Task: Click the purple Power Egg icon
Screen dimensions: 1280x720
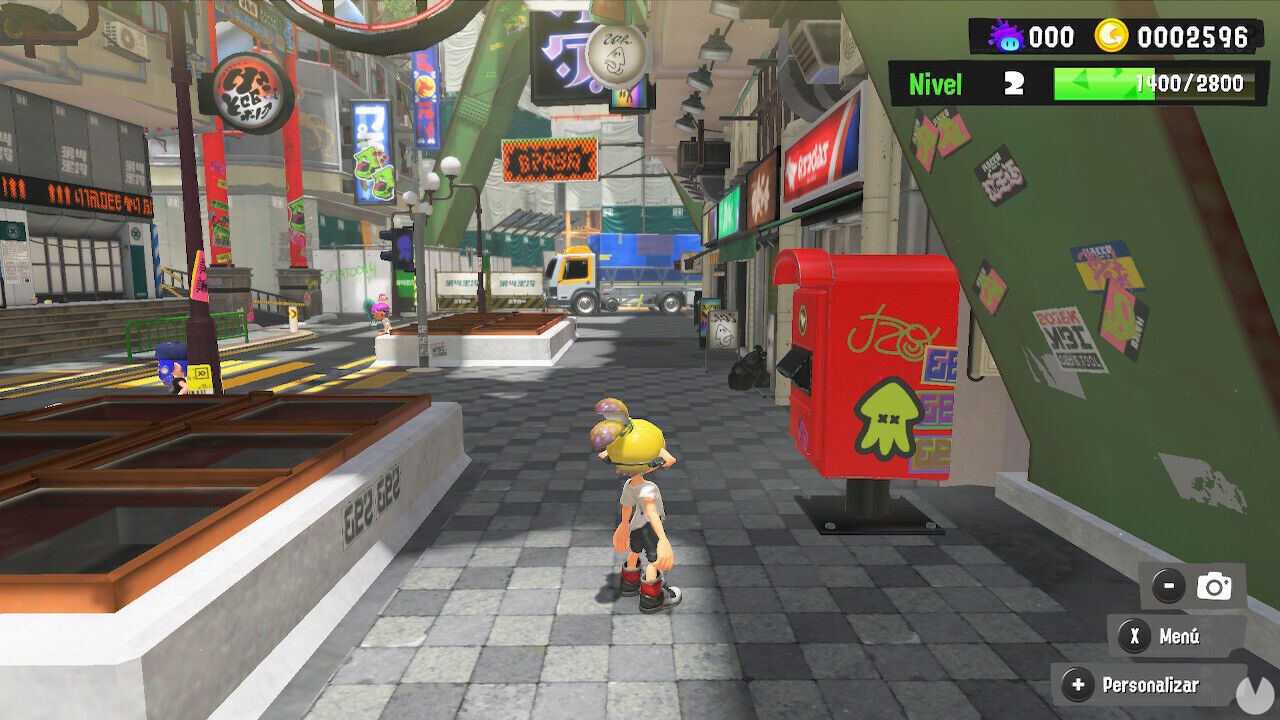Action: click(x=1009, y=36)
